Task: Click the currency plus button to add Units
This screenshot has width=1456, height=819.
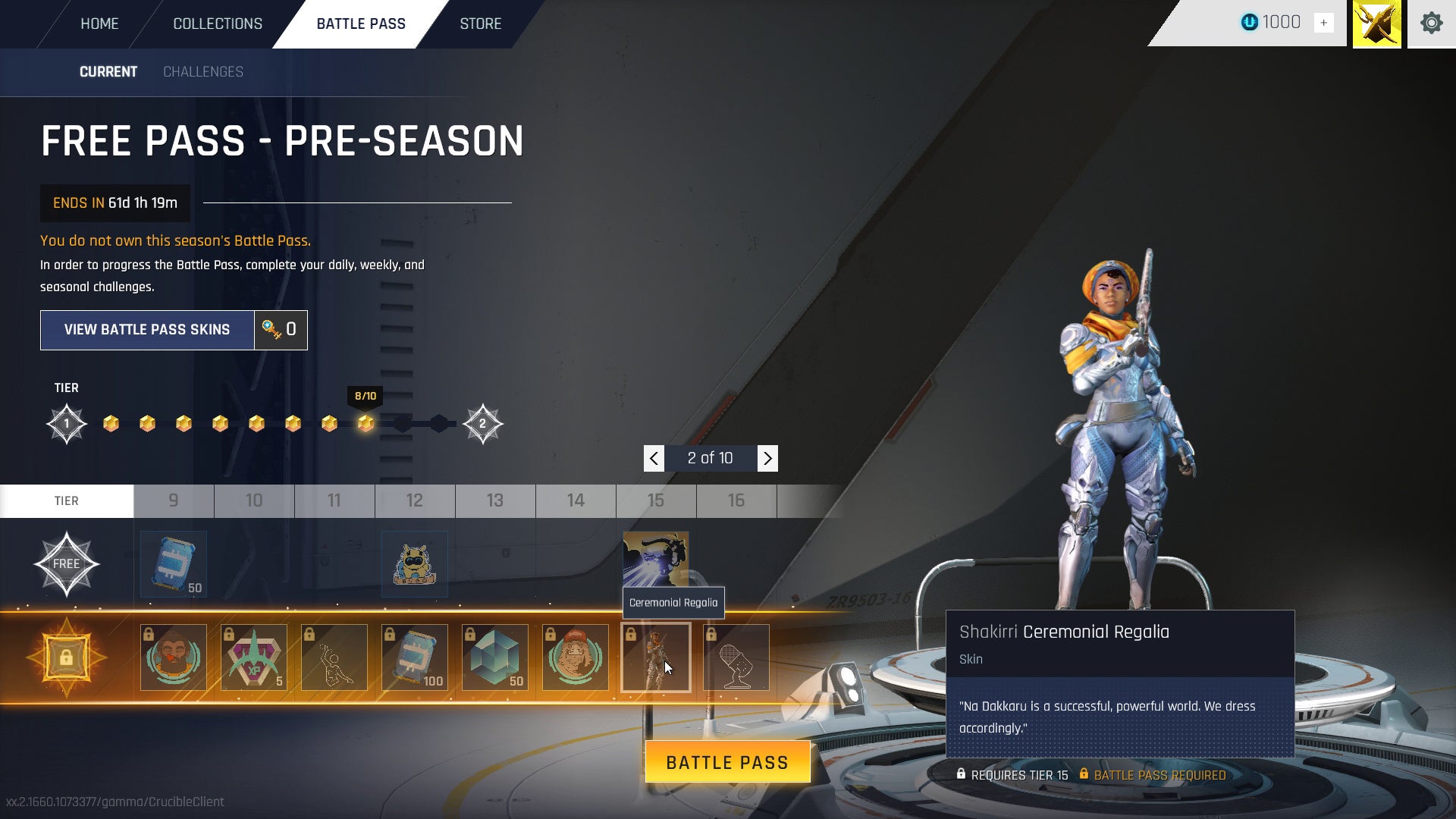Action: point(1324,23)
